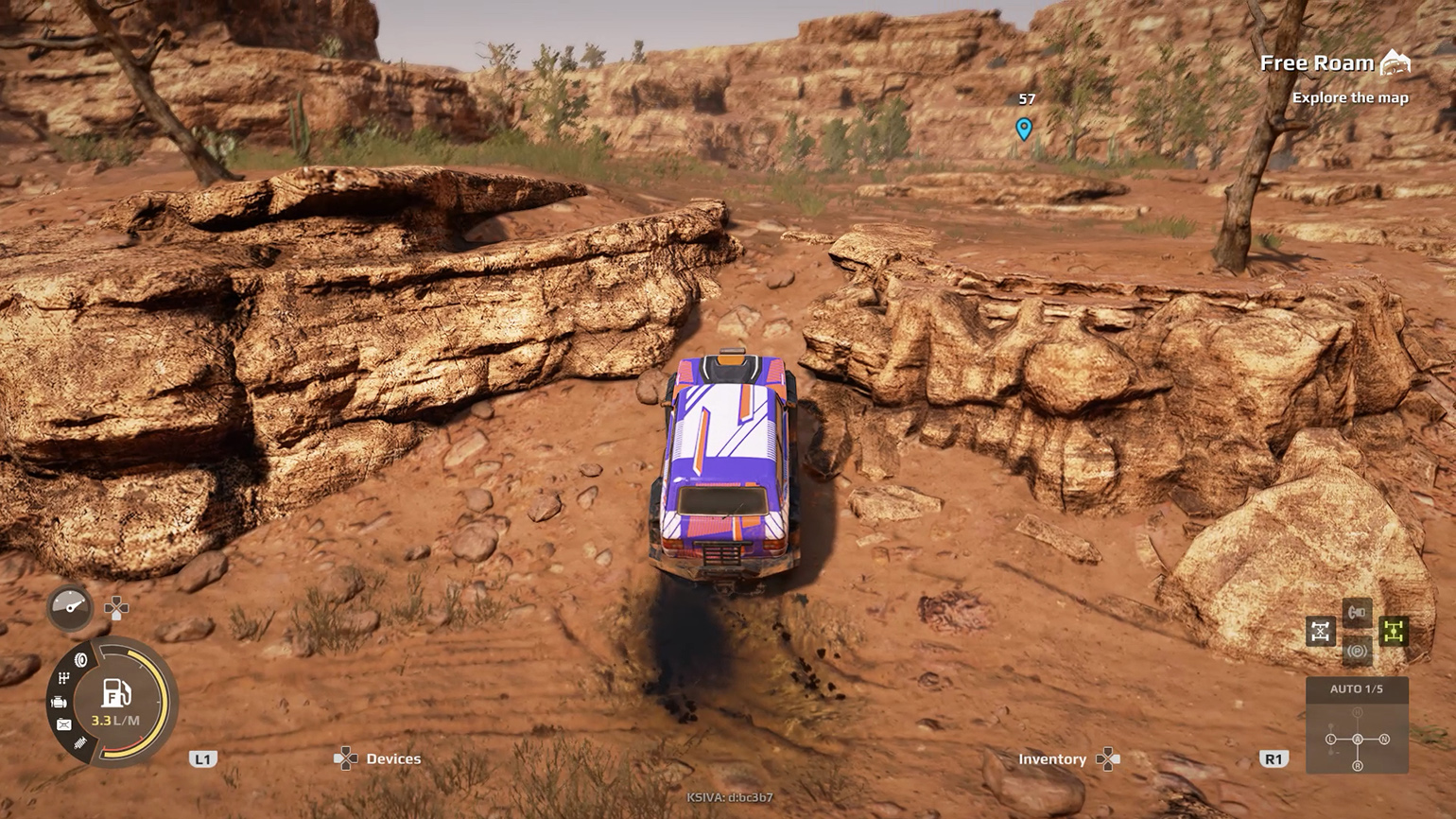Engage the parking brake toggle
This screenshot has height=819, width=1456.
coord(1358,650)
